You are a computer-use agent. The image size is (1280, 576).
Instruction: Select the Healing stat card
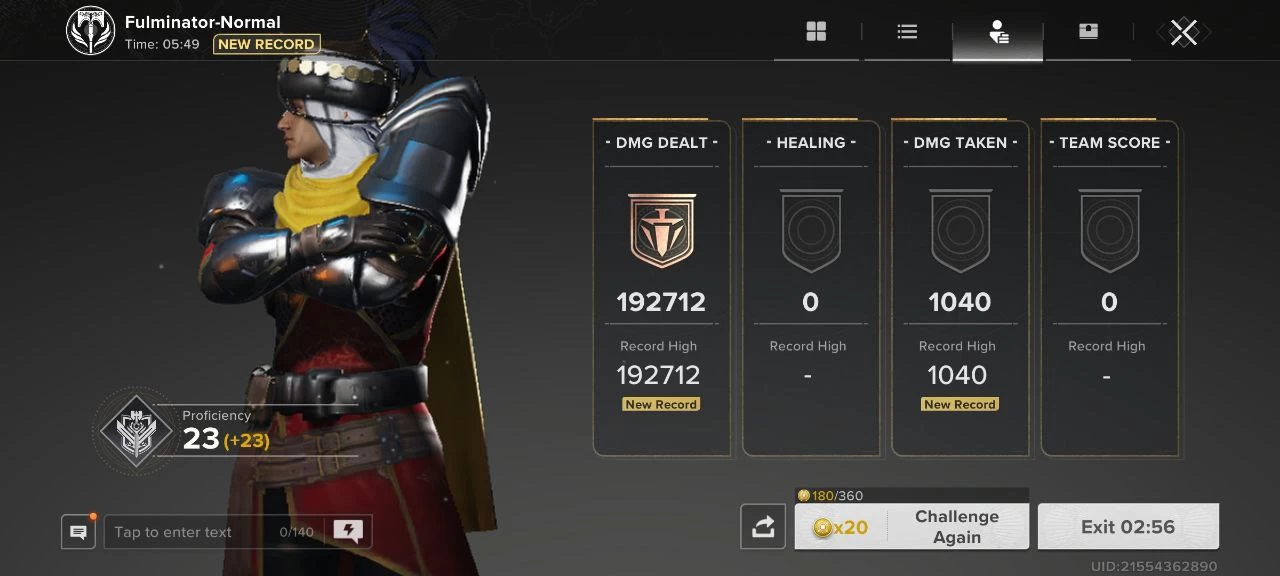(810, 288)
